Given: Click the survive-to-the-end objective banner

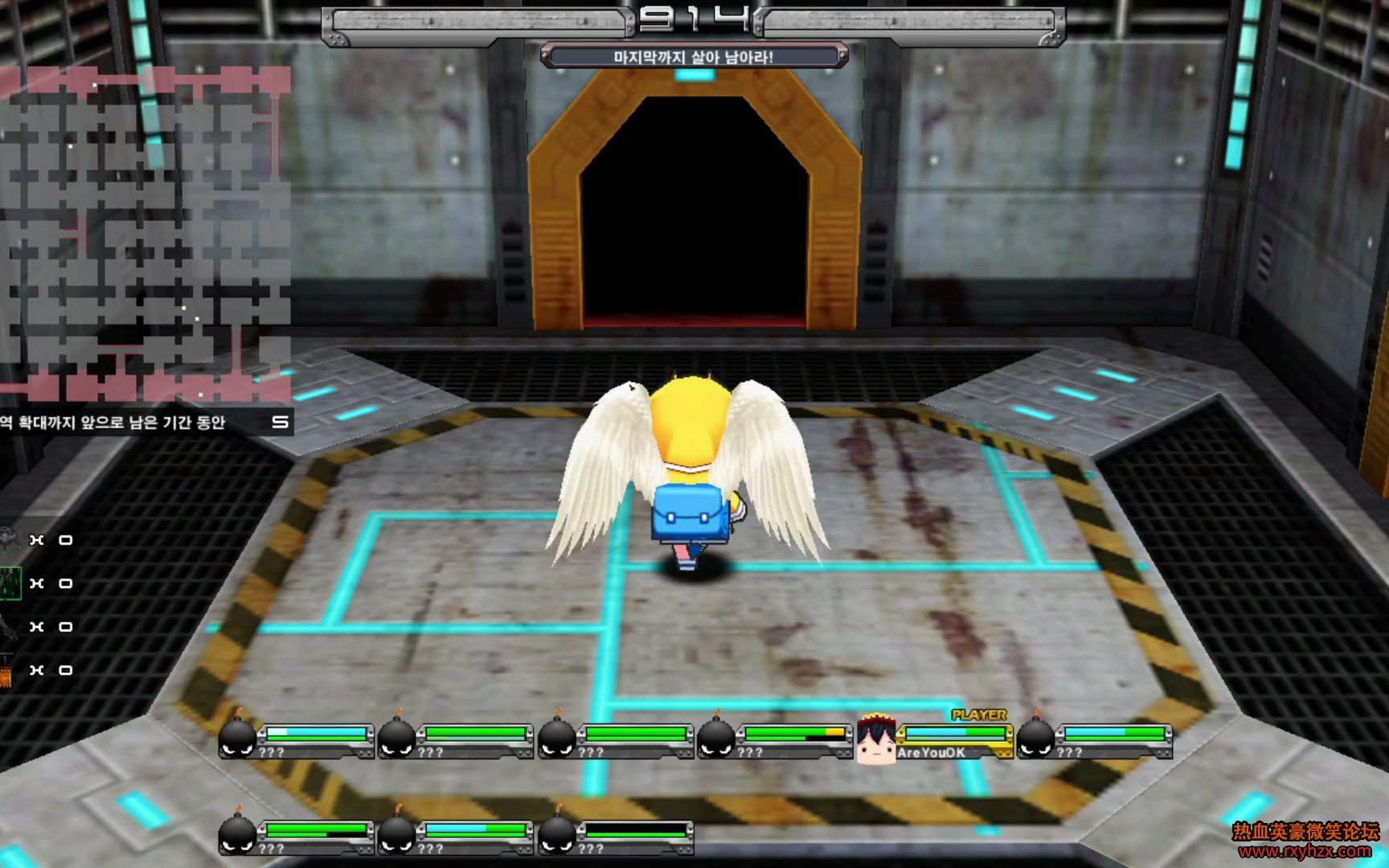Looking at the screenshot, I should (x=694, y=56).
